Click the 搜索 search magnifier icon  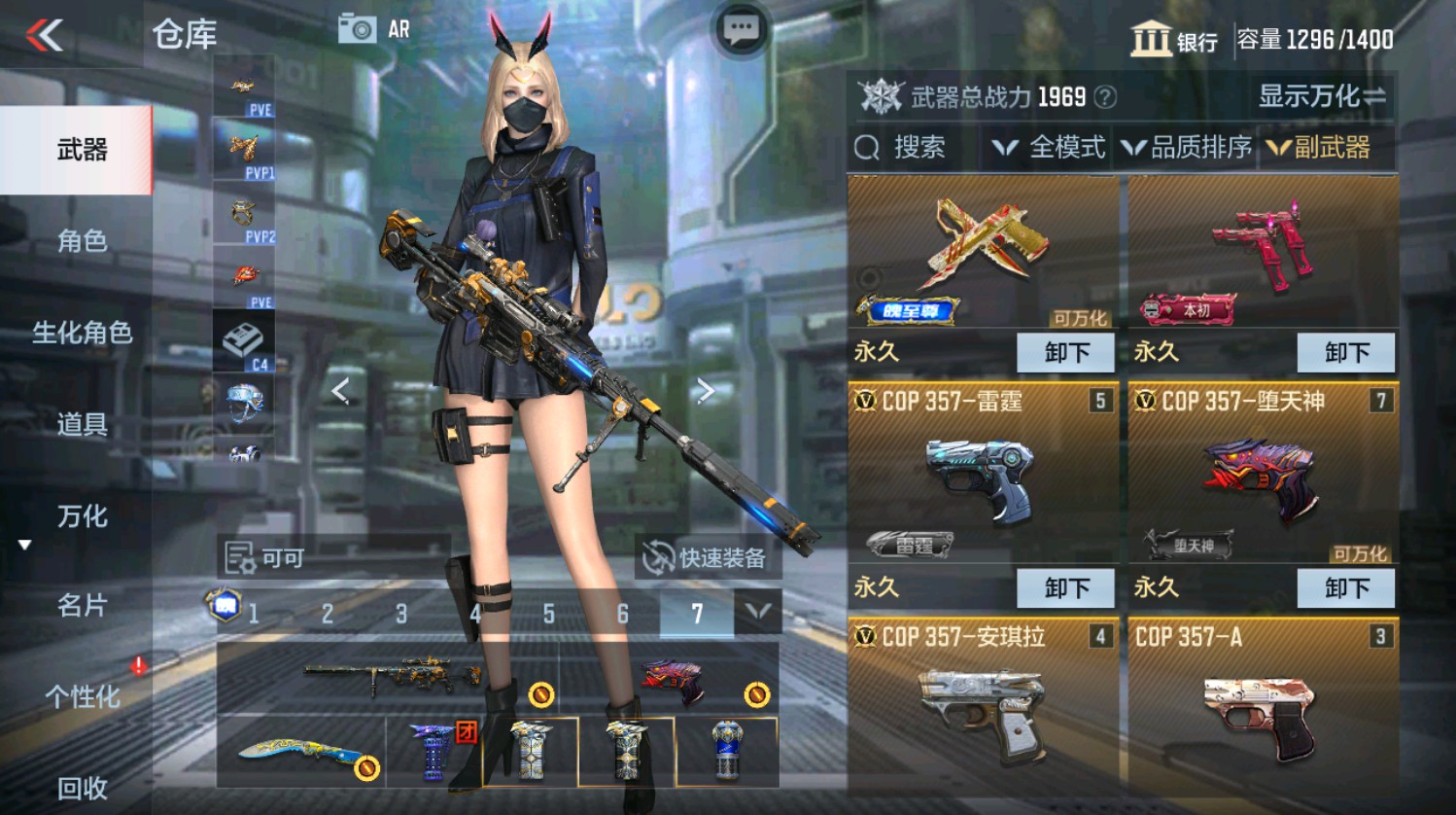pos(866,148)
